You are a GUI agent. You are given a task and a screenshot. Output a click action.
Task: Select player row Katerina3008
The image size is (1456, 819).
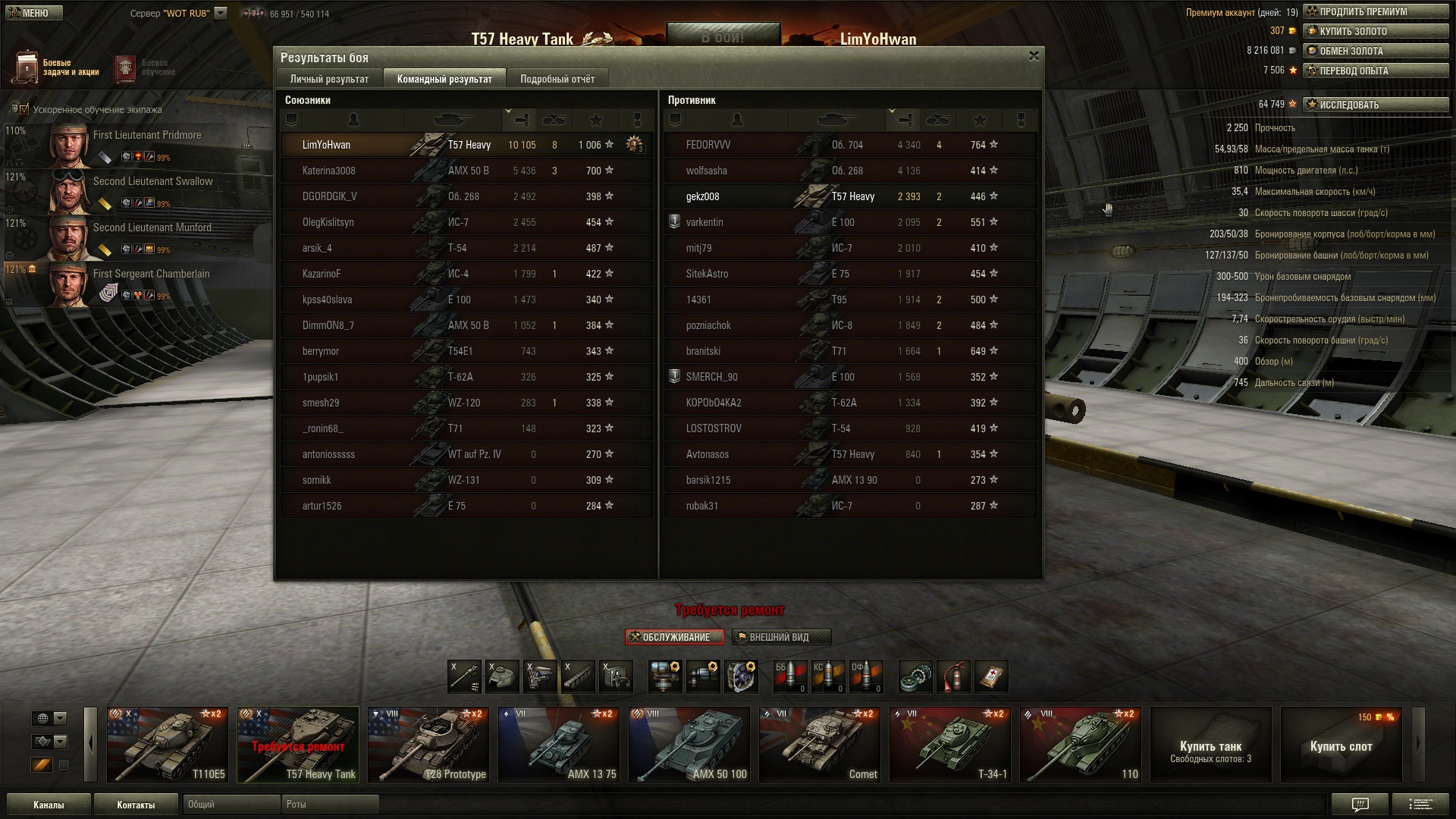point(466,171)
